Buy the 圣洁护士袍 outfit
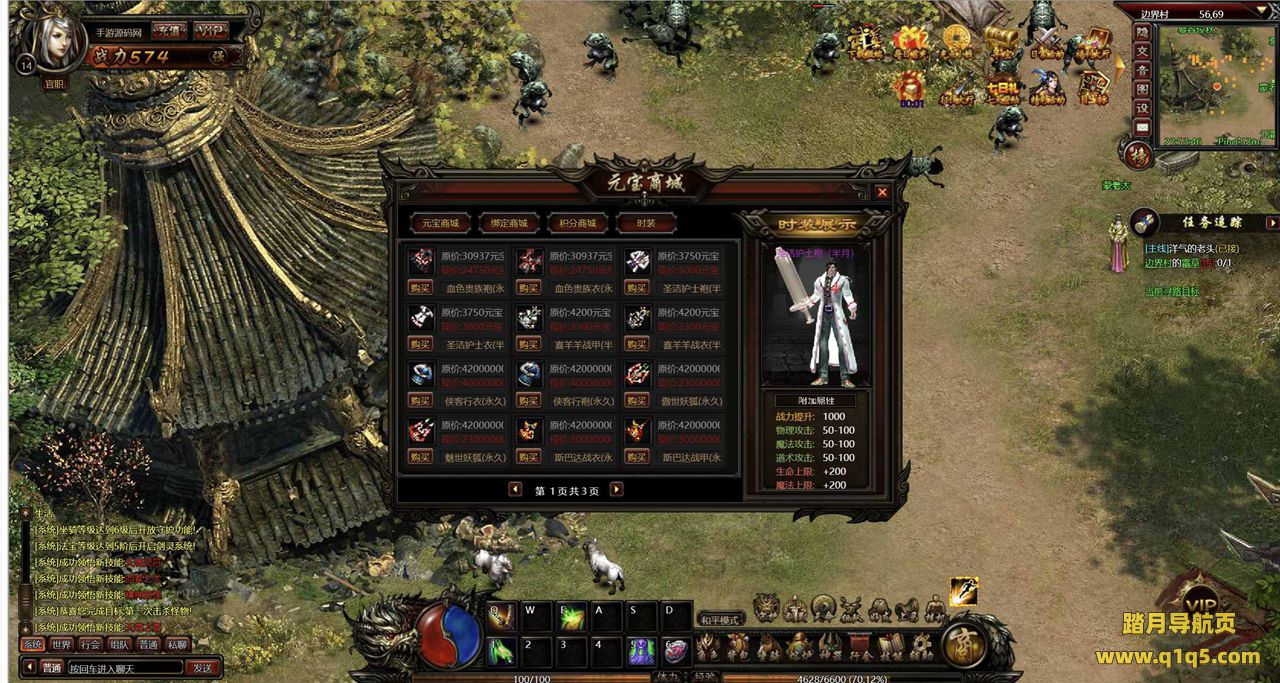Viewport: 1280px width, 683px height. (x=636, y=287)
